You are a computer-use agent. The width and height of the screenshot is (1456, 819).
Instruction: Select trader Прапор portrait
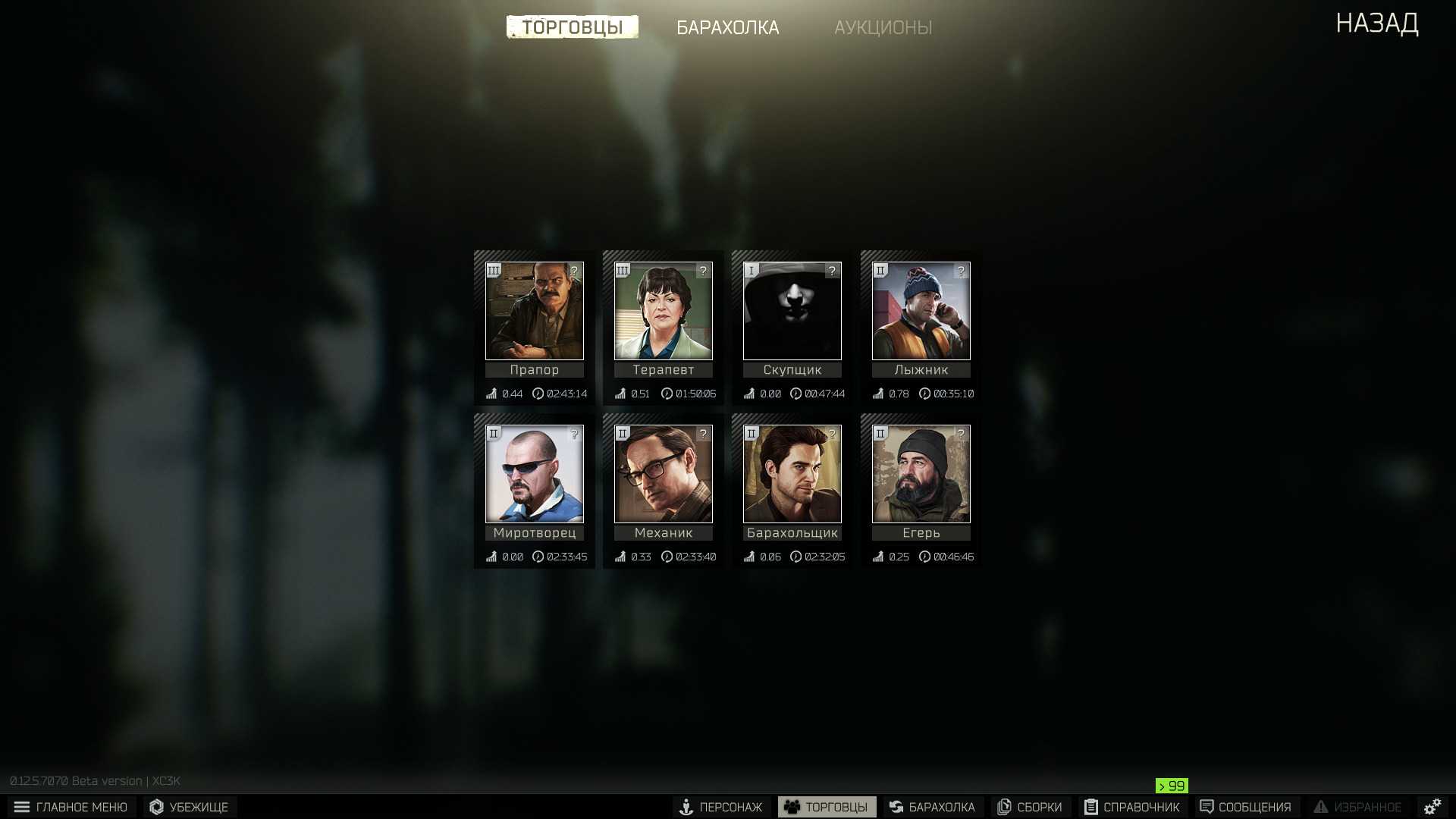535,311
